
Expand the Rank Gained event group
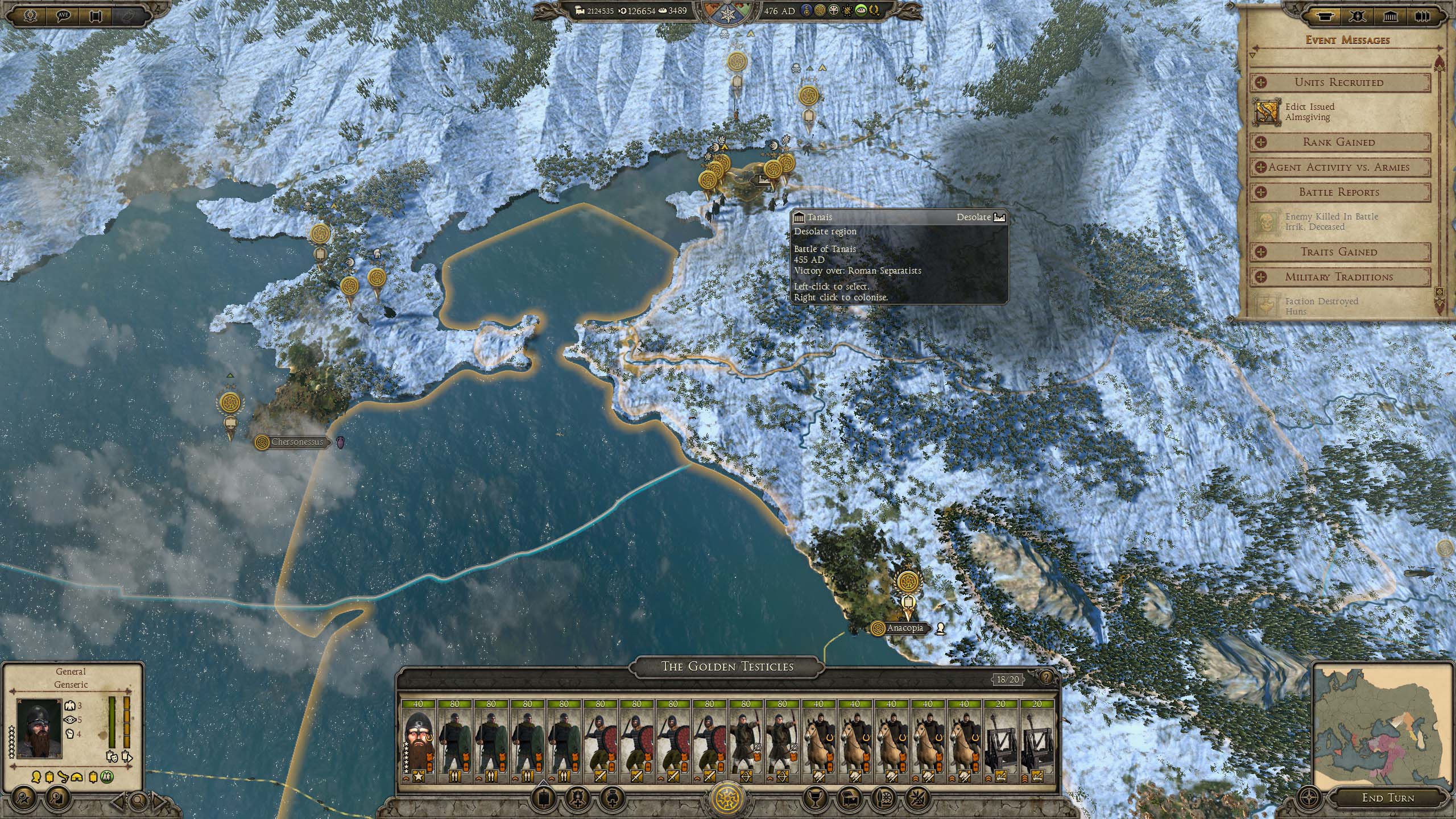(x=1339, y=142)
